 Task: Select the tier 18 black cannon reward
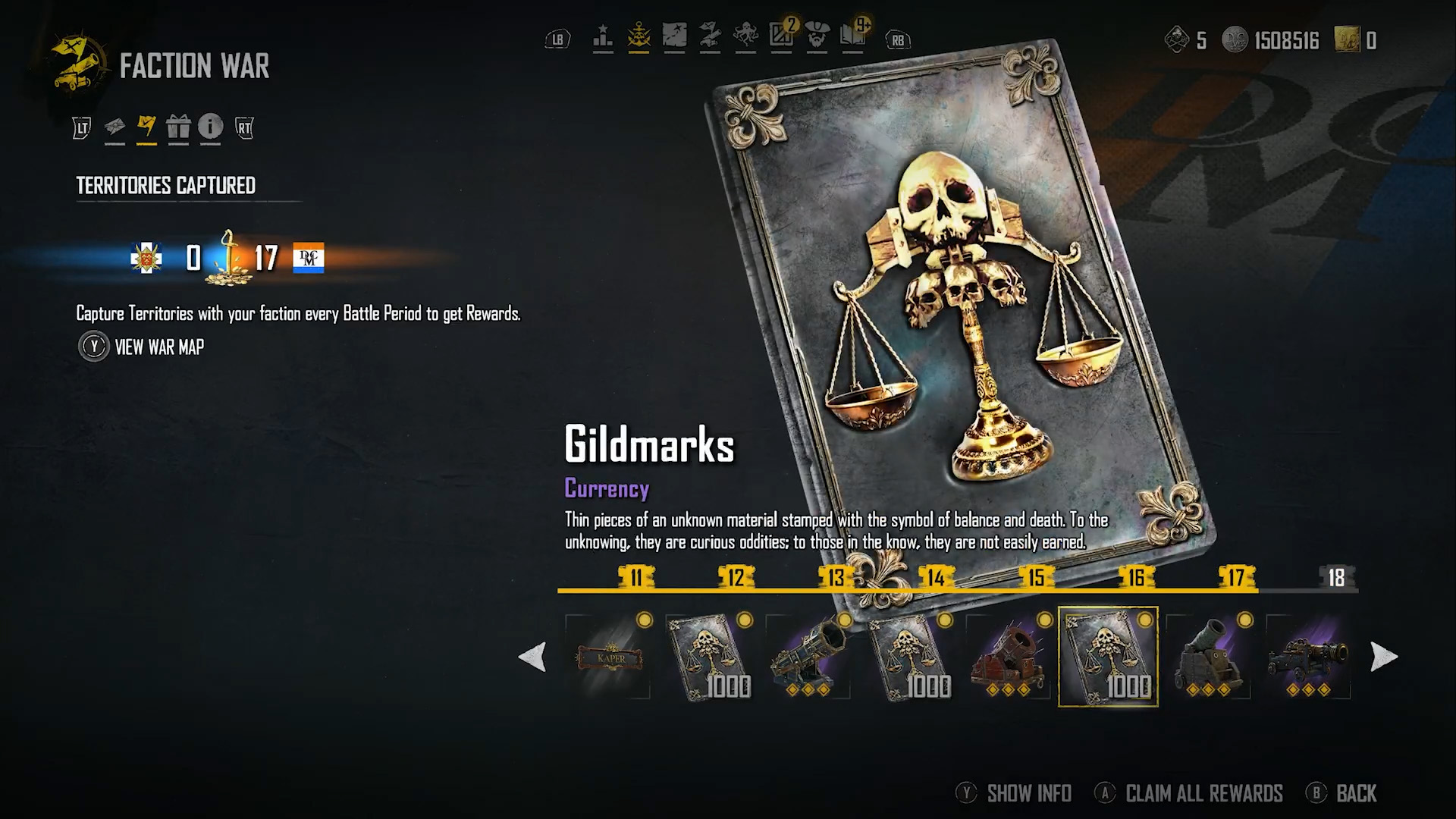[x=1309, y=657]
